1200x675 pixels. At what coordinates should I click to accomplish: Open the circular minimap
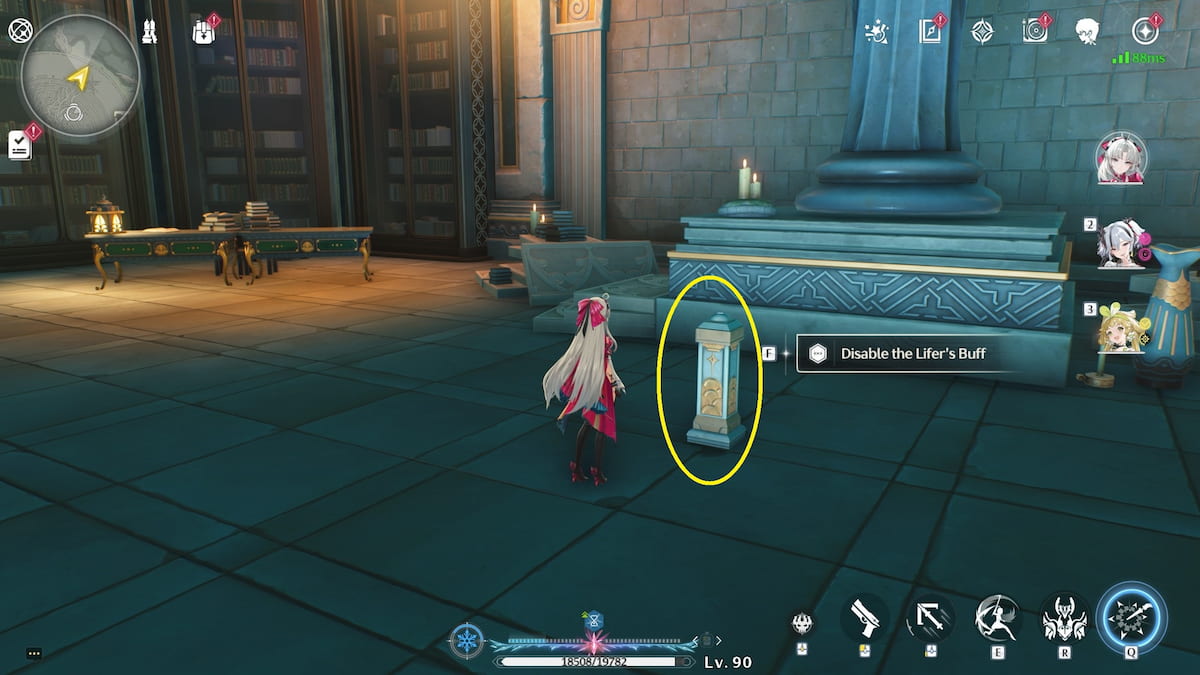(80, 76)
